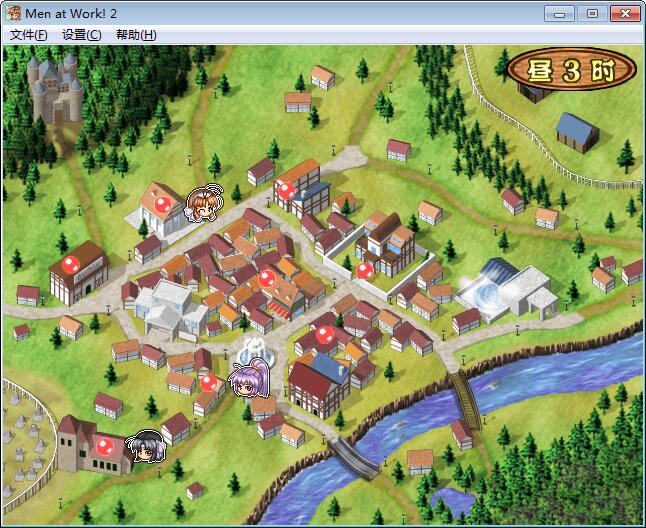Pick the red marker beside the walled-garden building
Screen dimensions: 646x528
(365, 269)
